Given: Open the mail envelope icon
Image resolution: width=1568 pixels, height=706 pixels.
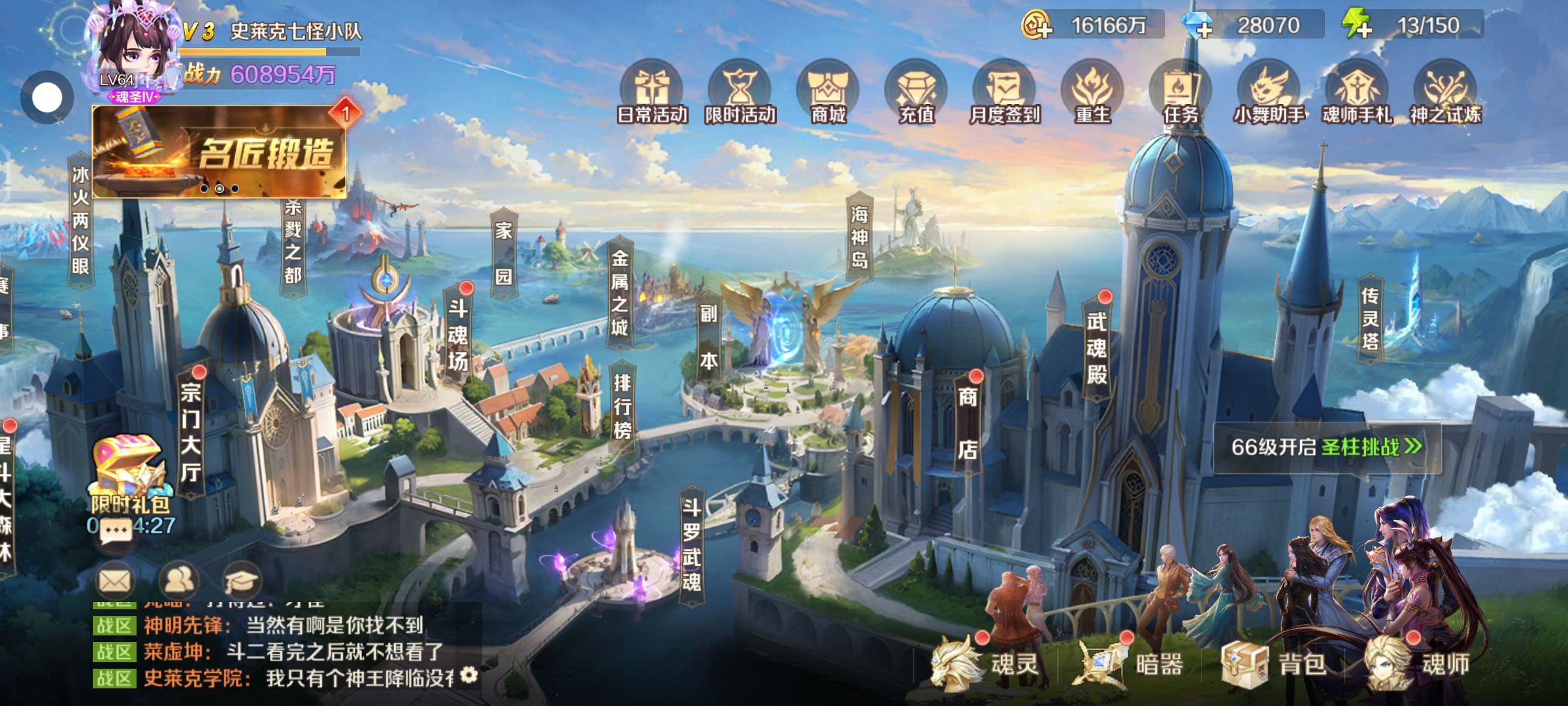Looking at the screenshot, I should coord(115,580).
